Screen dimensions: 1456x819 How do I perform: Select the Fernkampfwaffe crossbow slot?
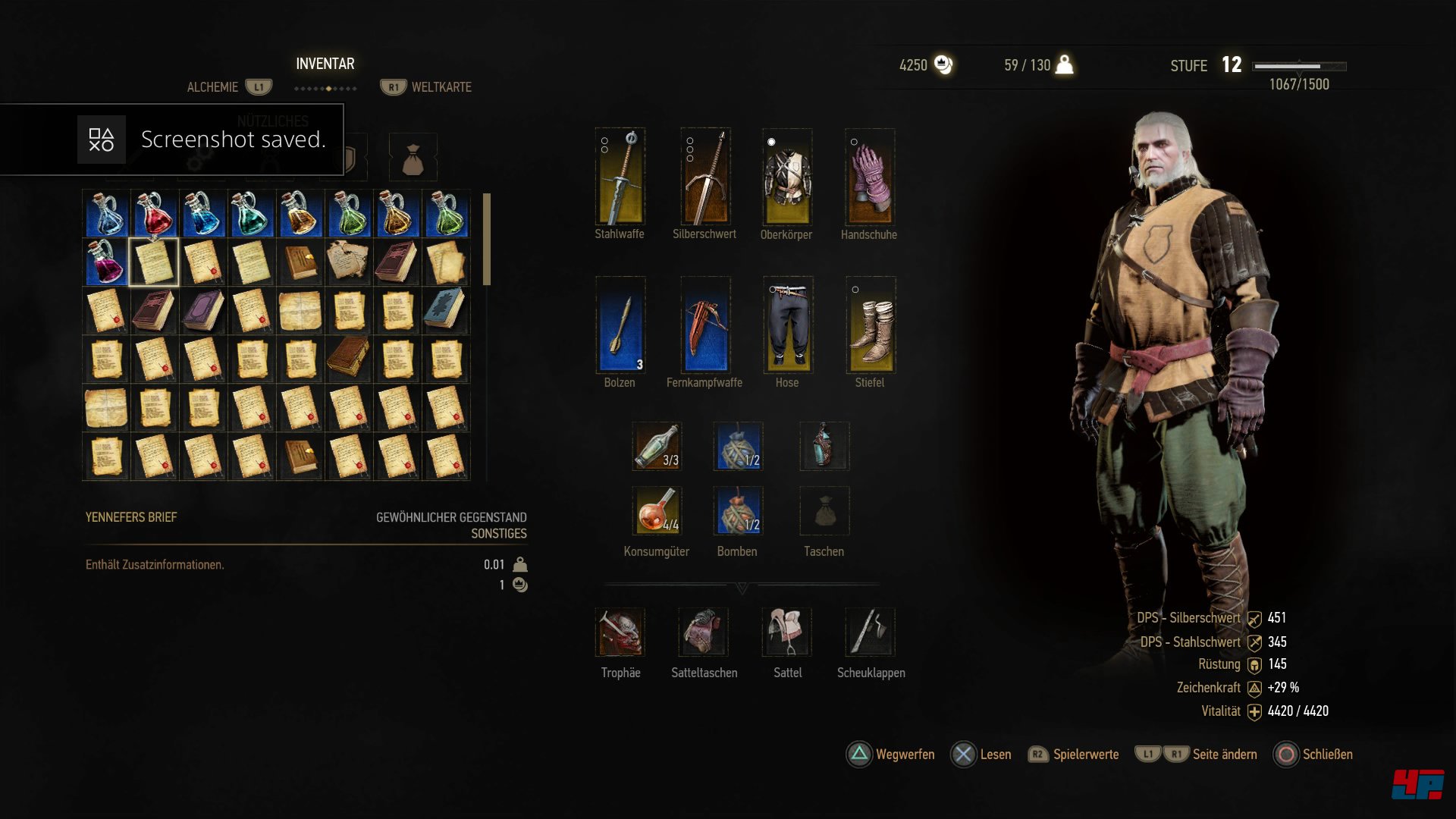click(705, 325)
